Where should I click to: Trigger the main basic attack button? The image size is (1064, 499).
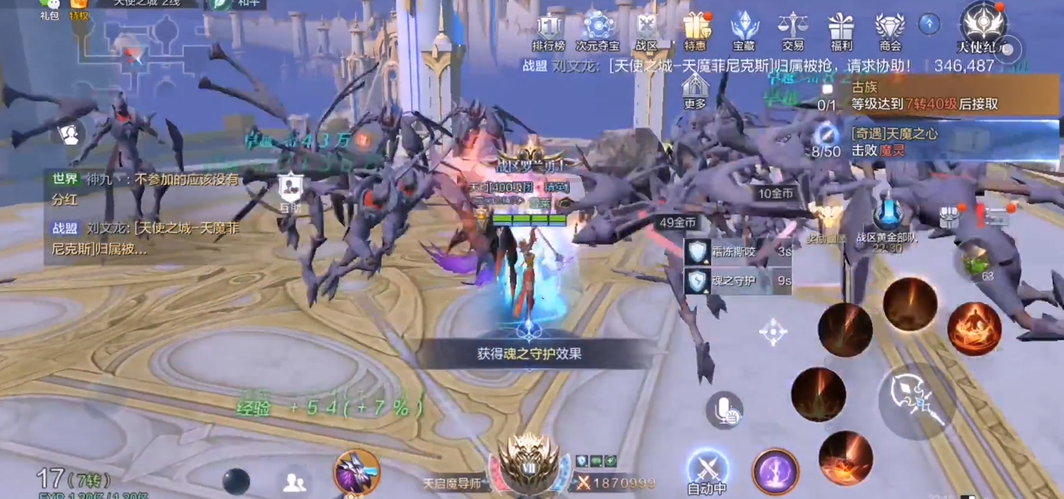[916, 399]
